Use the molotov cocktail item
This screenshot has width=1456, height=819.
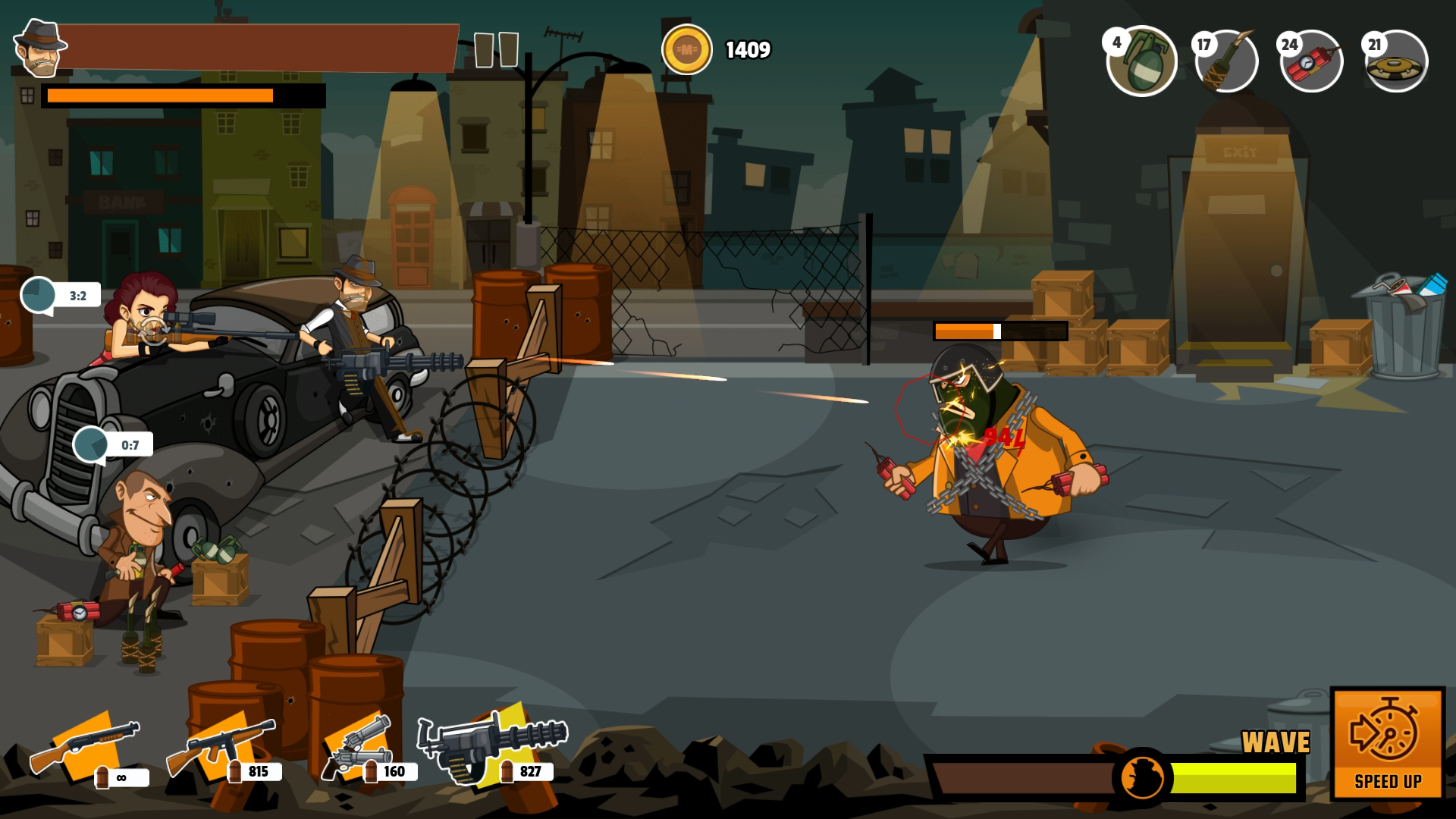click(1226, 62)
